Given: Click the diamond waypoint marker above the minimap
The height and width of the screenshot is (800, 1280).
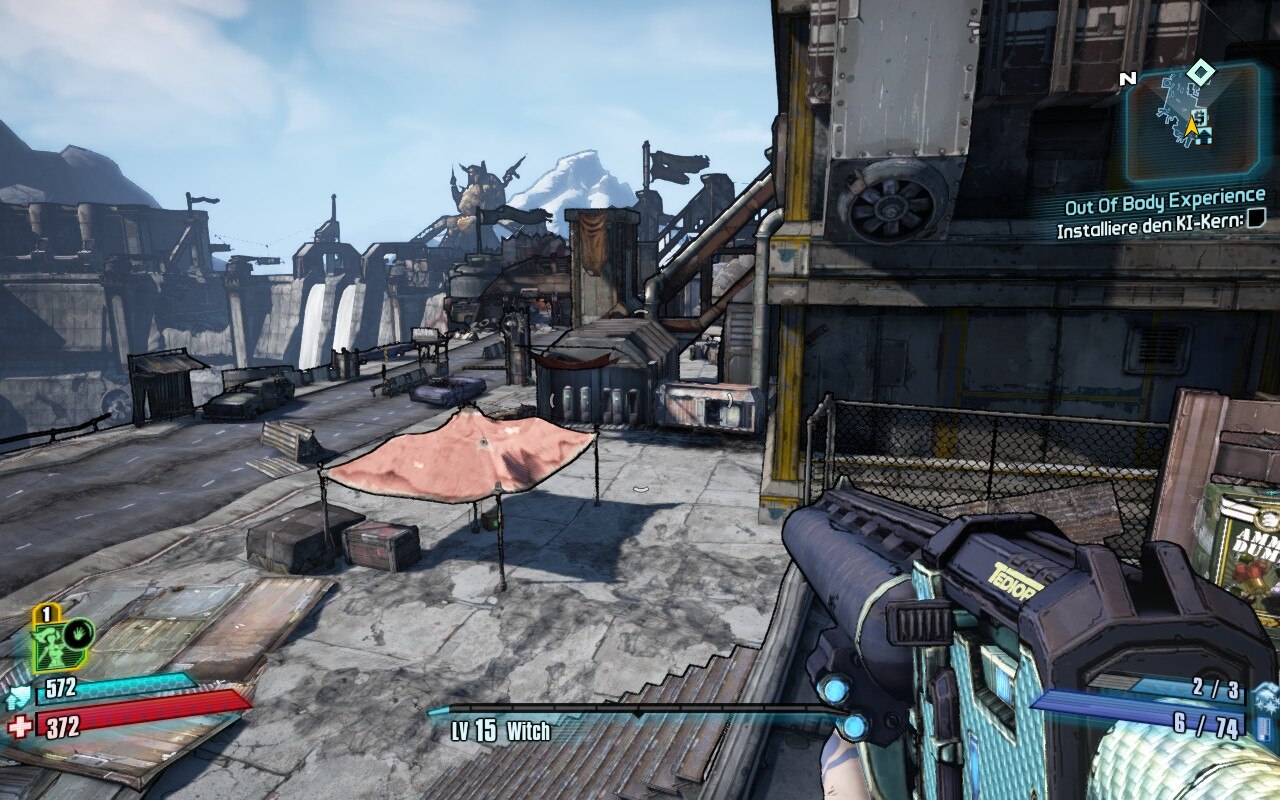Looking at the screenshot, I should [1200, 71].
